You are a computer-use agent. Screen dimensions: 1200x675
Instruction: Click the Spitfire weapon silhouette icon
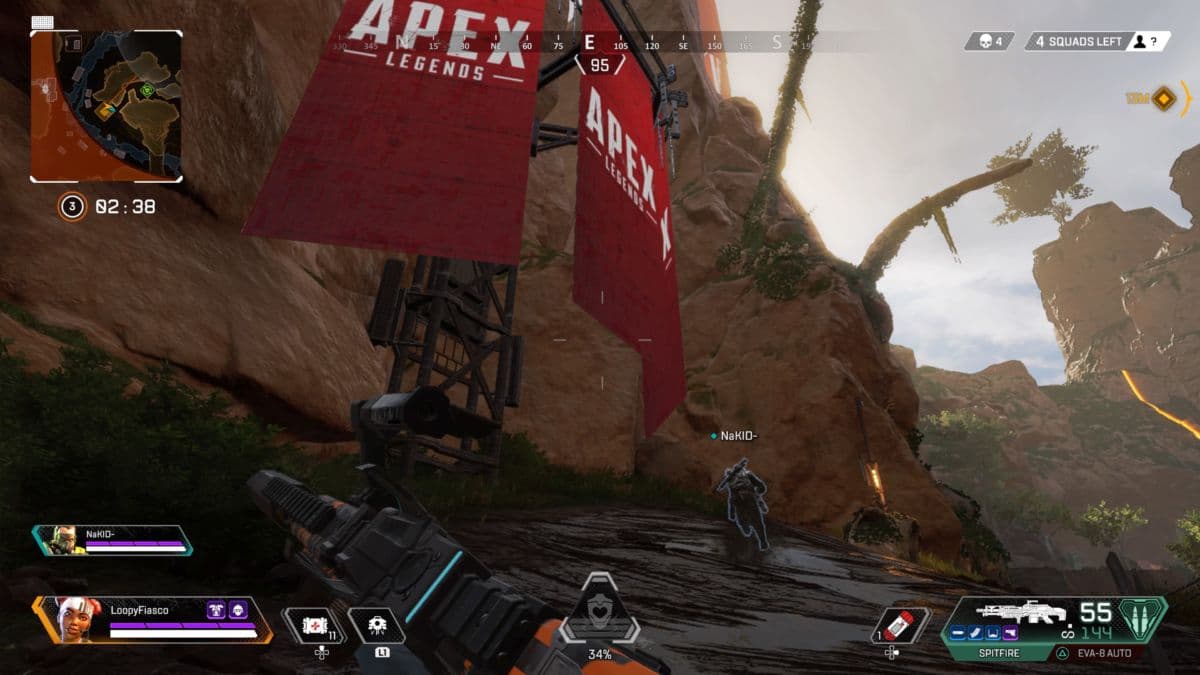(x=1011, y=612)
